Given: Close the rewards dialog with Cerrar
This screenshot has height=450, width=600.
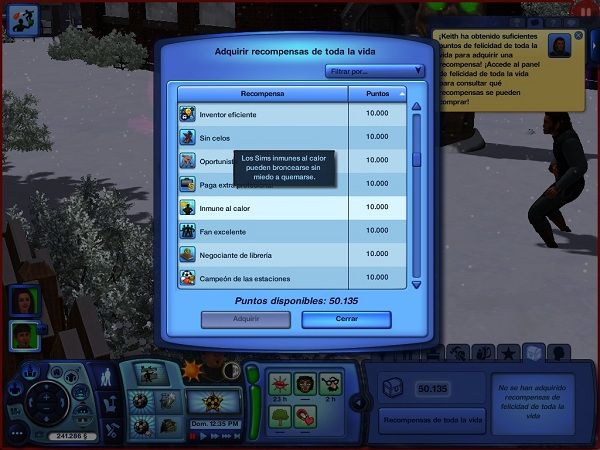Looking at the screenshot, I should click(x=346, y=320).
